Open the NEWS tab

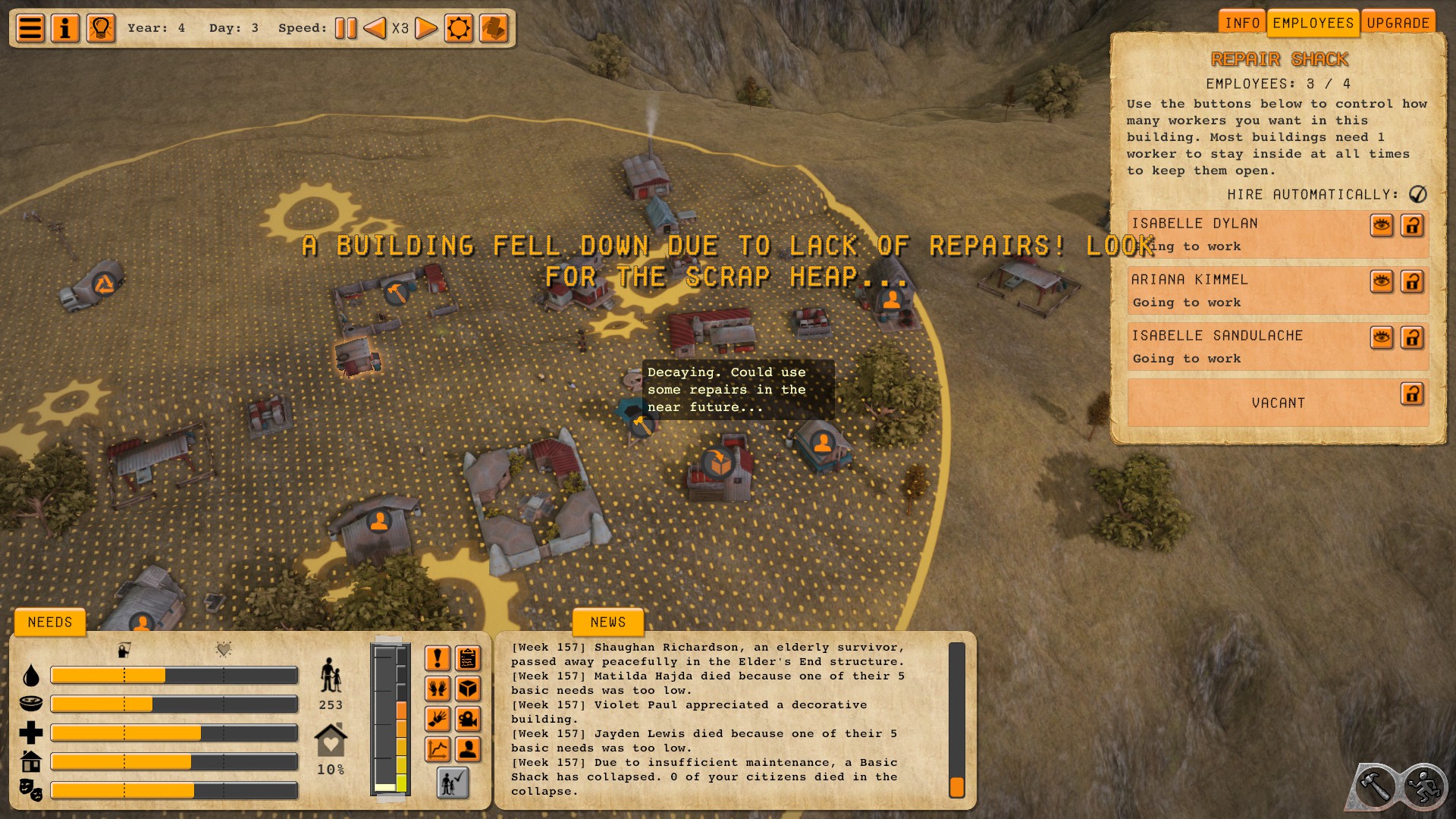608,623
